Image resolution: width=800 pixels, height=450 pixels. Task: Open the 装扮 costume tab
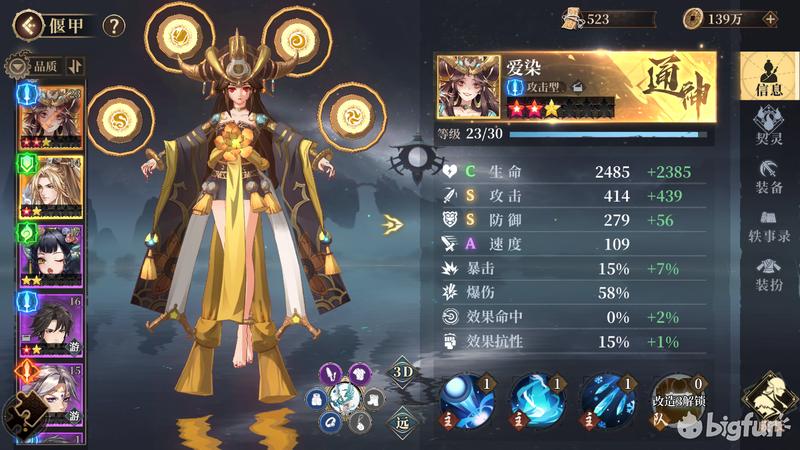768,274
